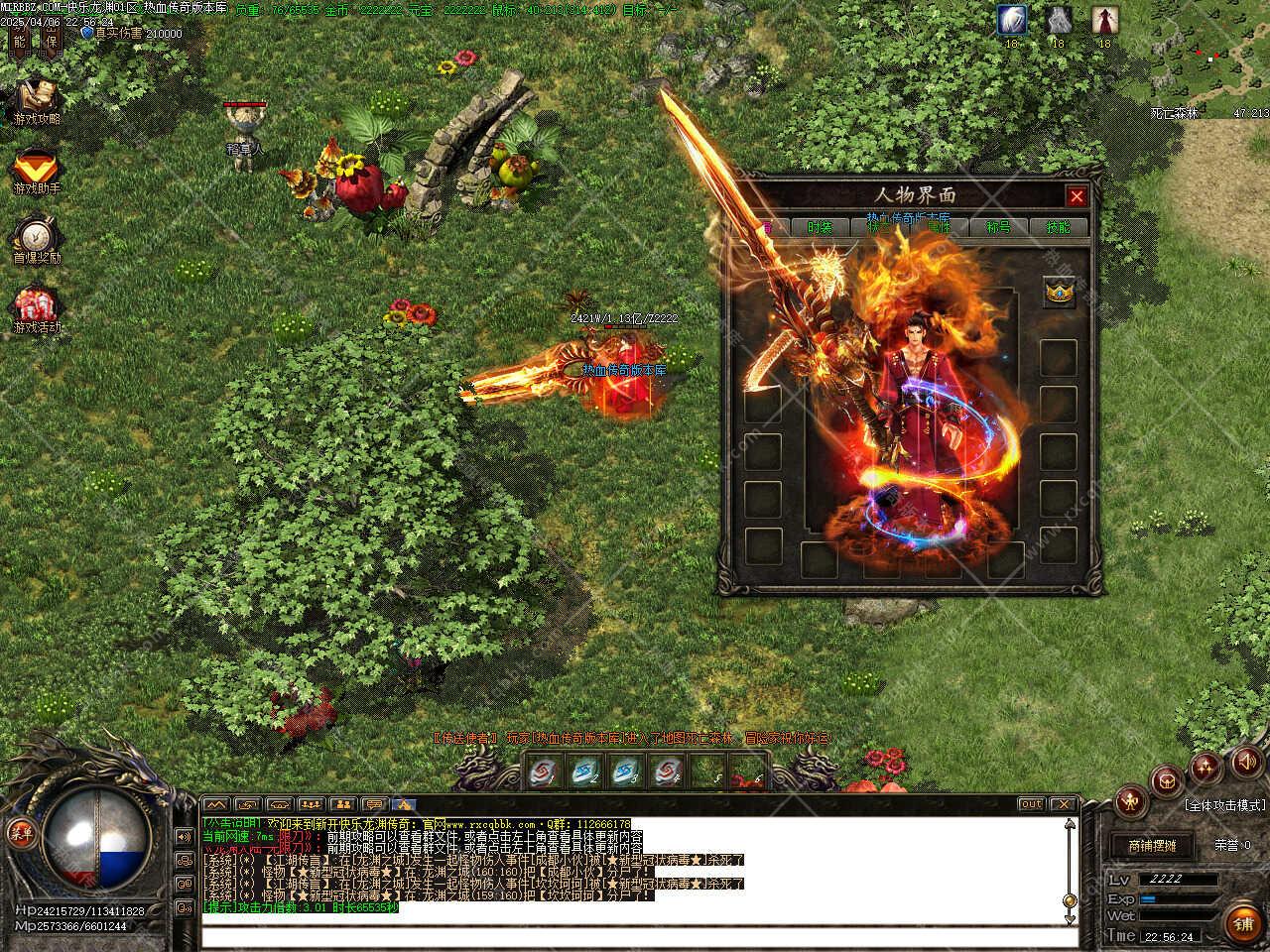Screen dimensions: 1270x952
Task: Open the 商铺摆摊 stall button
Action: (1151, 846)
